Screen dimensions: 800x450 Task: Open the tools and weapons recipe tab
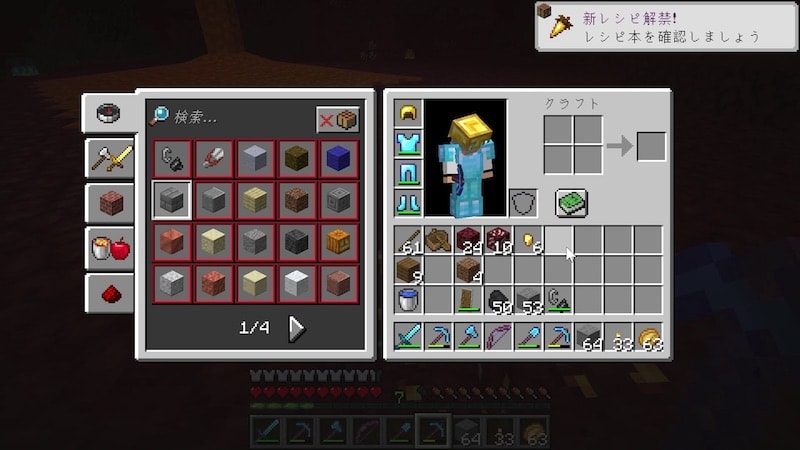[108, 158]
